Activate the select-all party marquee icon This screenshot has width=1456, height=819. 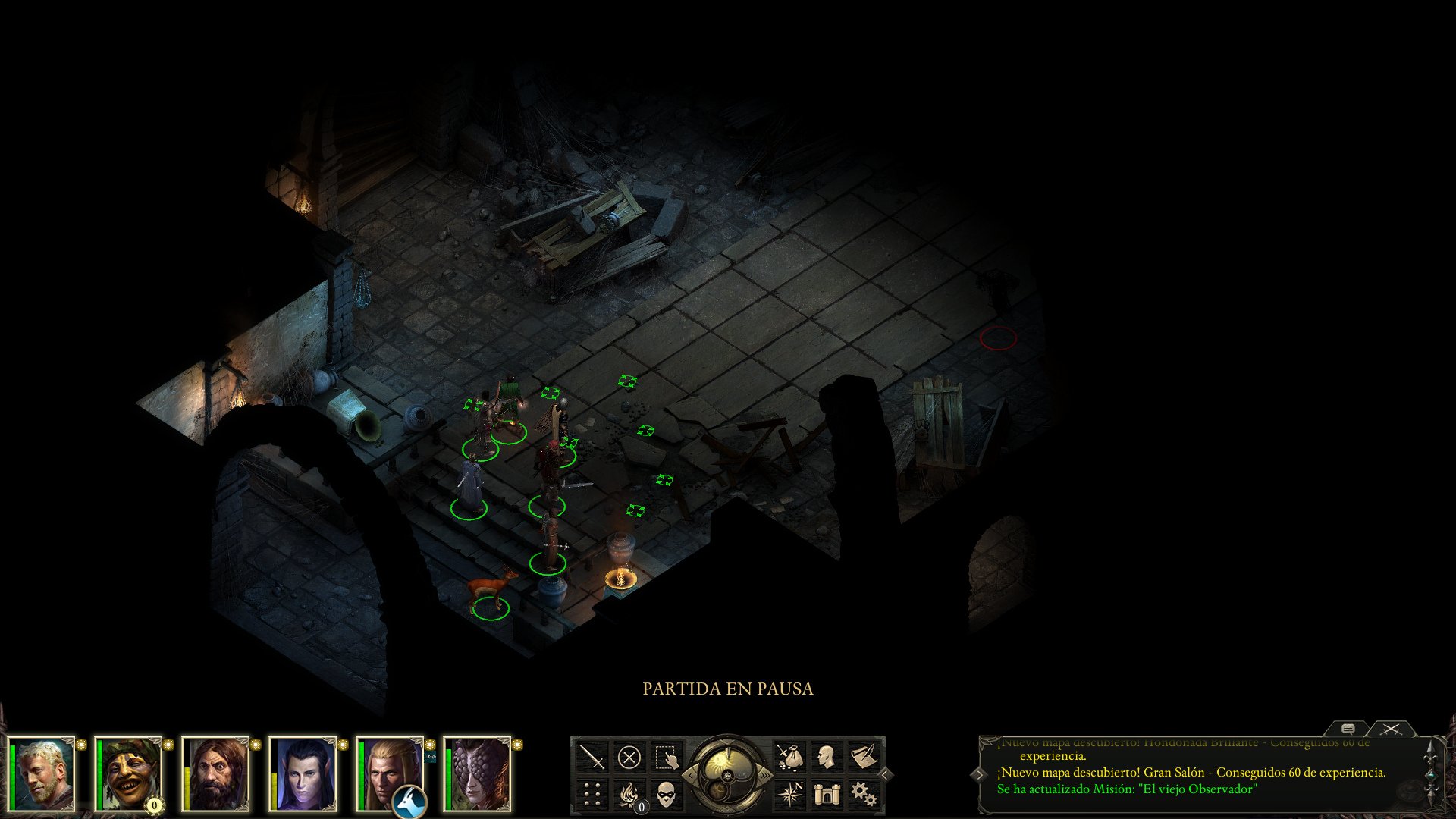(x=667, y=757)
